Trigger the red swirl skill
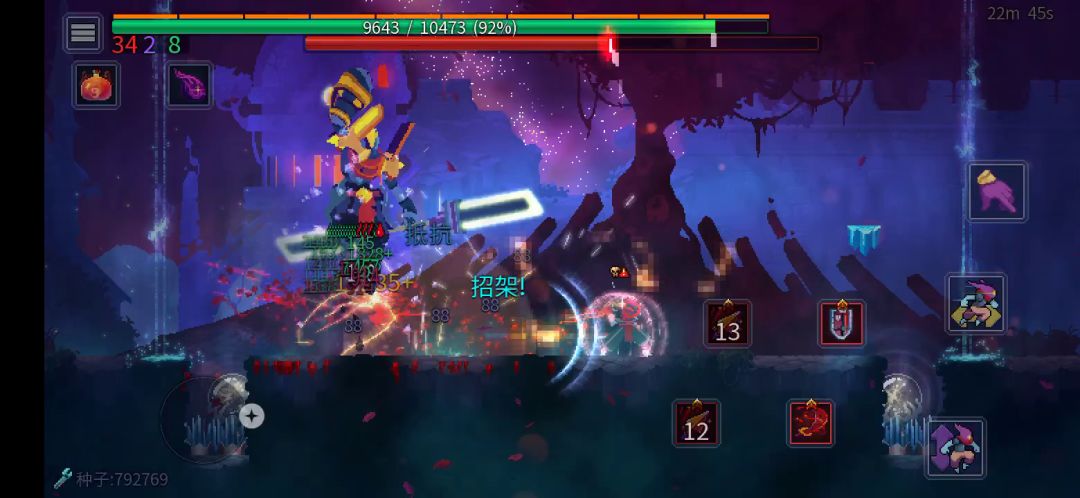 811,423
